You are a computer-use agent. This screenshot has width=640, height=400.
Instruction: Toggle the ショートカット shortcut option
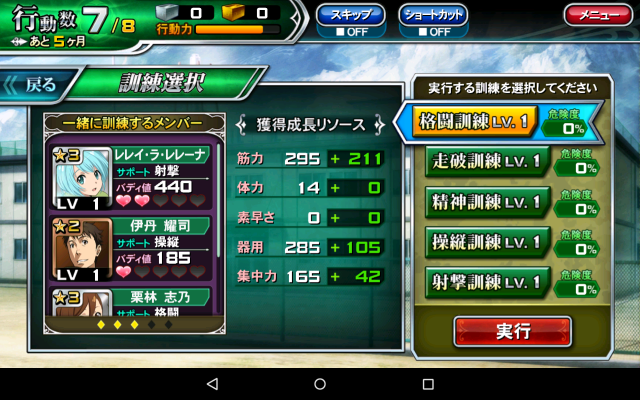click(x=433, y=18)
